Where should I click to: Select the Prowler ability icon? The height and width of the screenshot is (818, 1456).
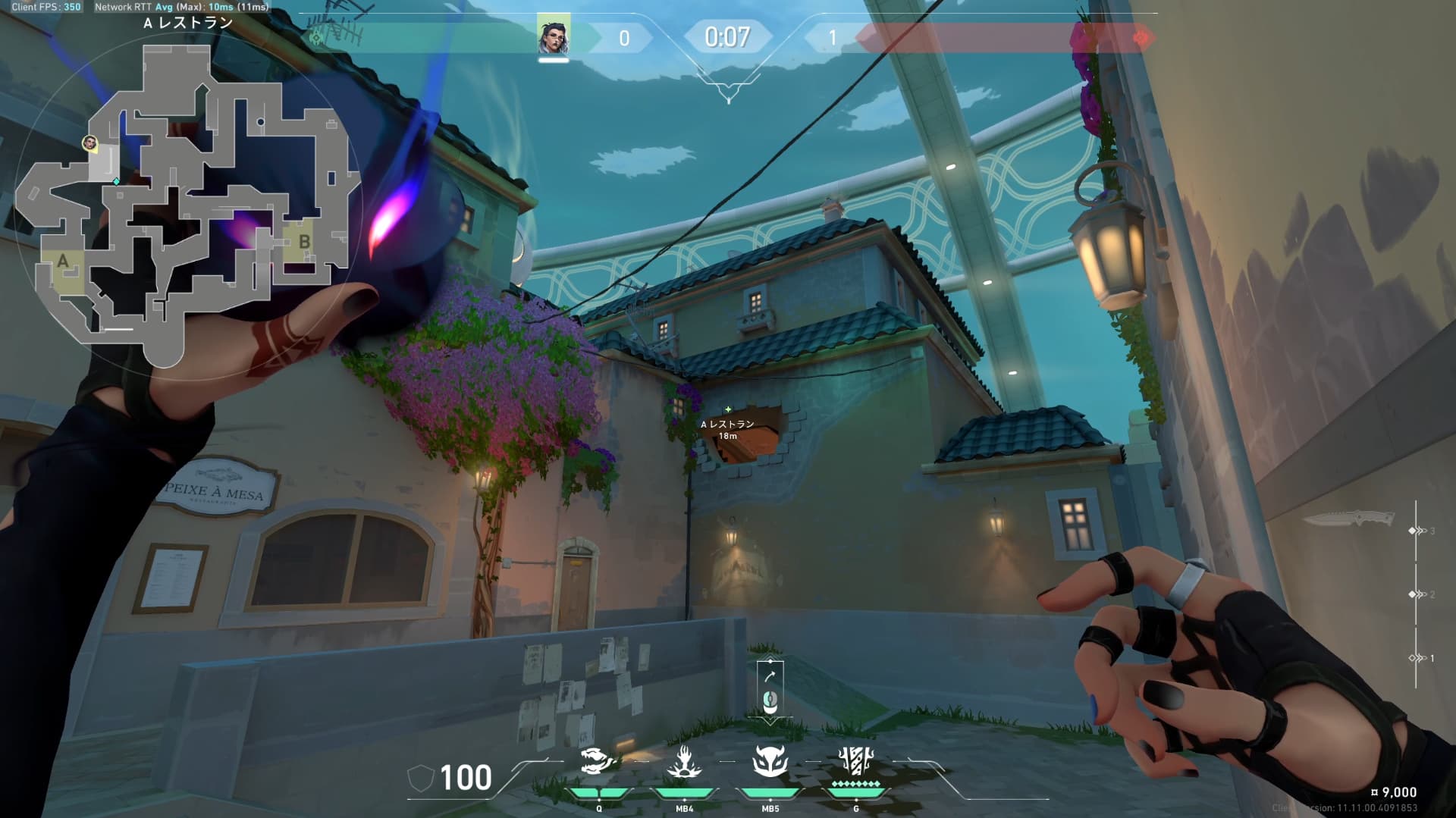597,761
